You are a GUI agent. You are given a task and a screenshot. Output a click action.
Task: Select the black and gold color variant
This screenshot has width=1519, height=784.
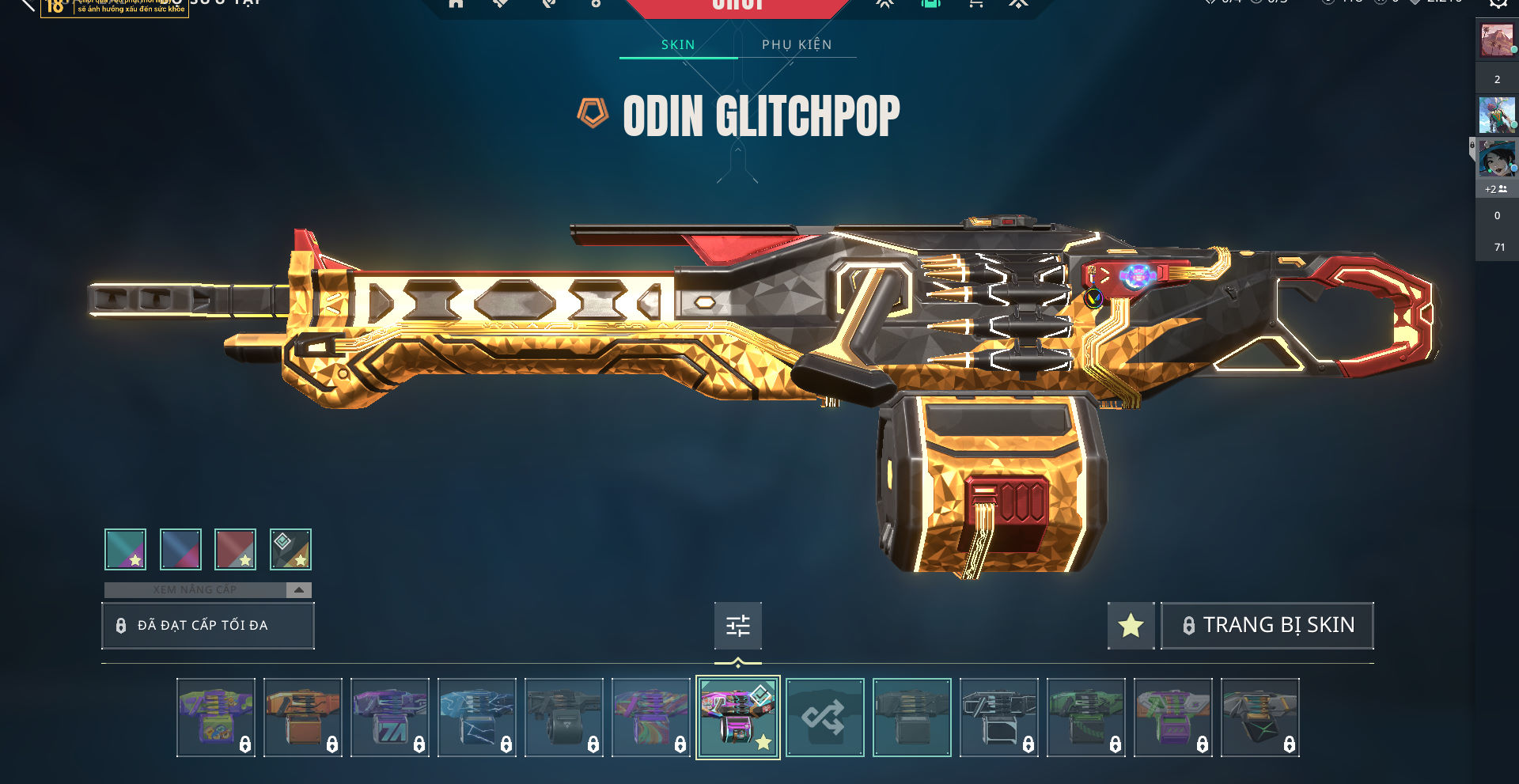coord(290,549)
